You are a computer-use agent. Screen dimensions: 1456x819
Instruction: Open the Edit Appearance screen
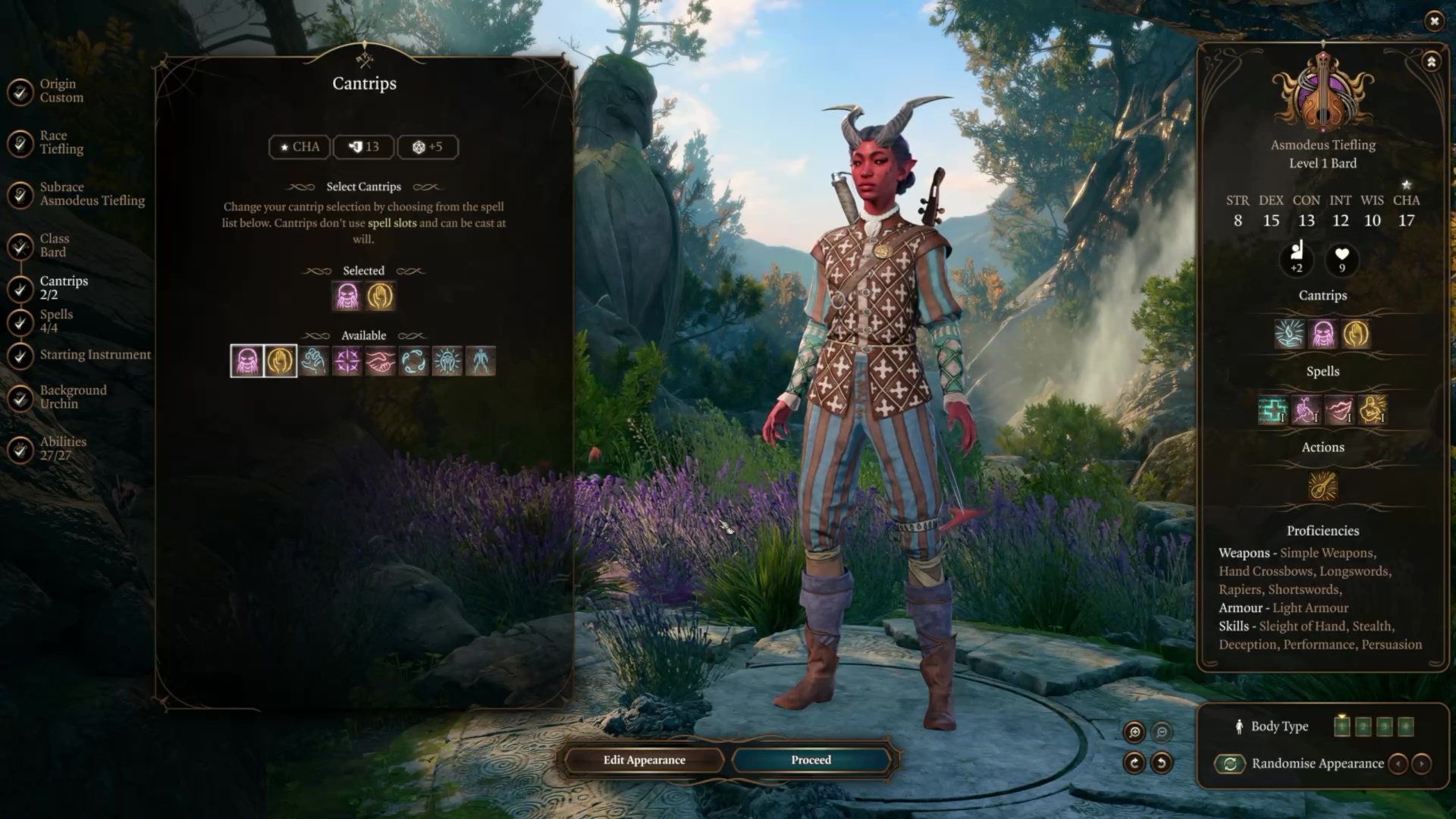pos(644,760)
